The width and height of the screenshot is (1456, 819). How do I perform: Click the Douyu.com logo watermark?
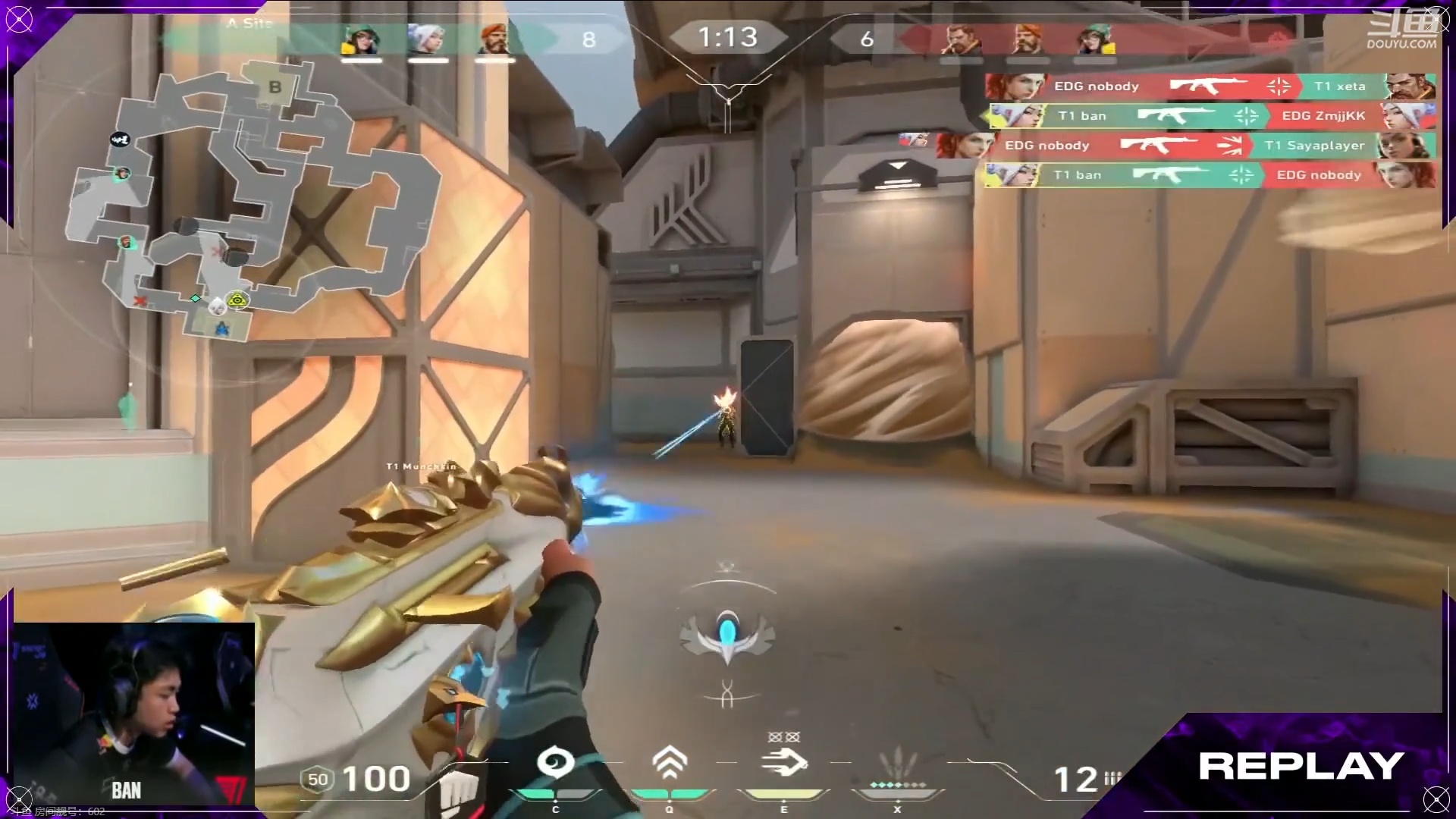[1401, 32]
